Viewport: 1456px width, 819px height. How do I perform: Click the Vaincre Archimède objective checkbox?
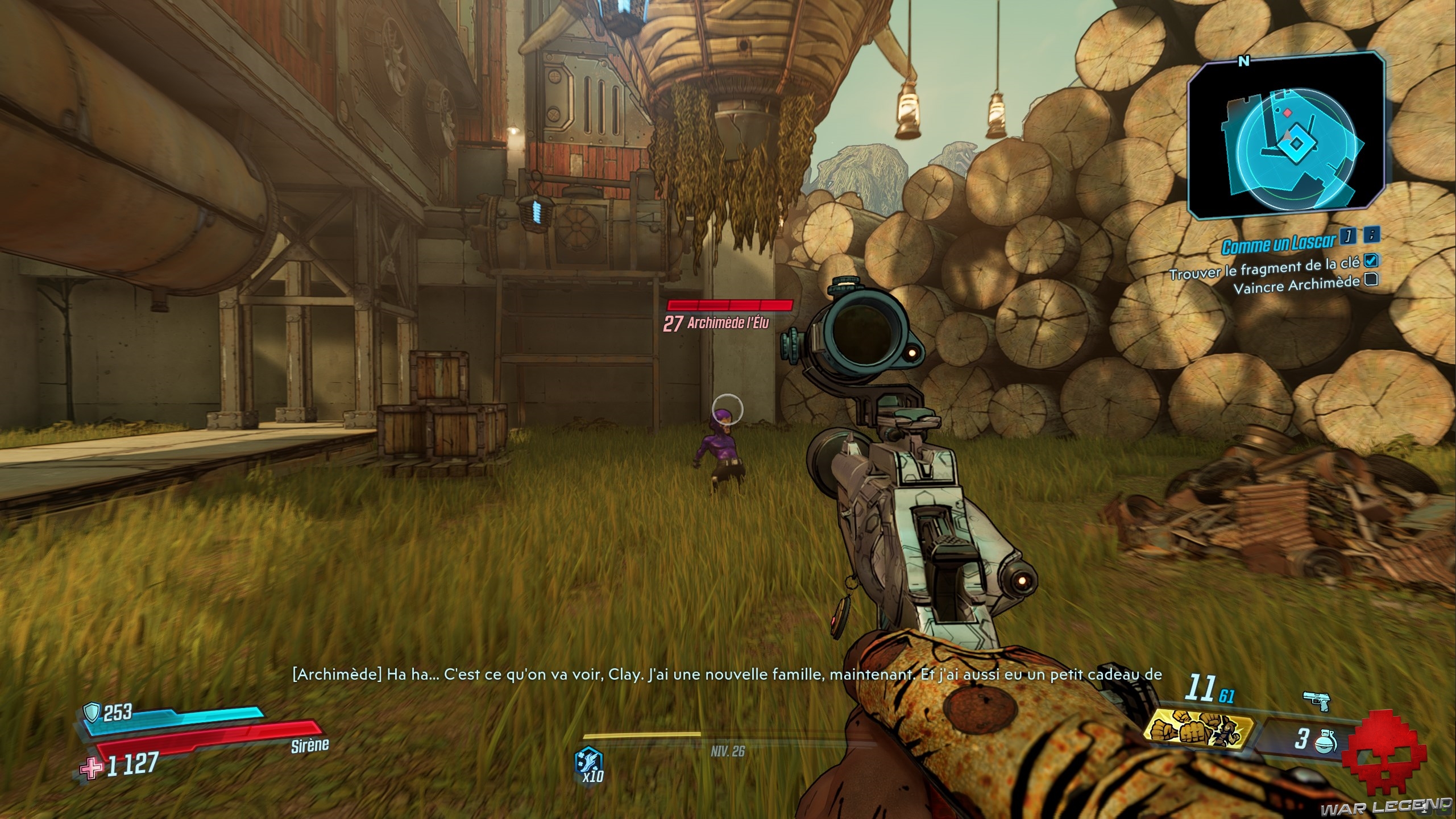pos(1371,279)
